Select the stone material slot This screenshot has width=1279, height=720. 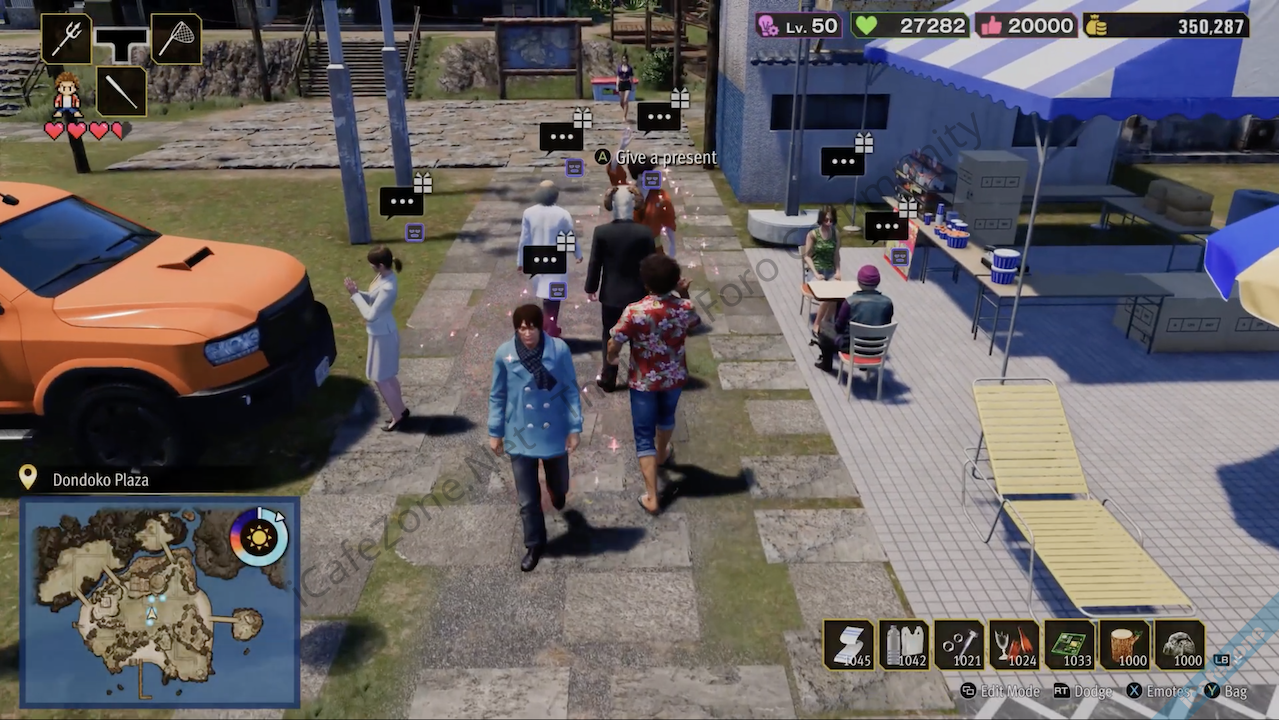1179,645
